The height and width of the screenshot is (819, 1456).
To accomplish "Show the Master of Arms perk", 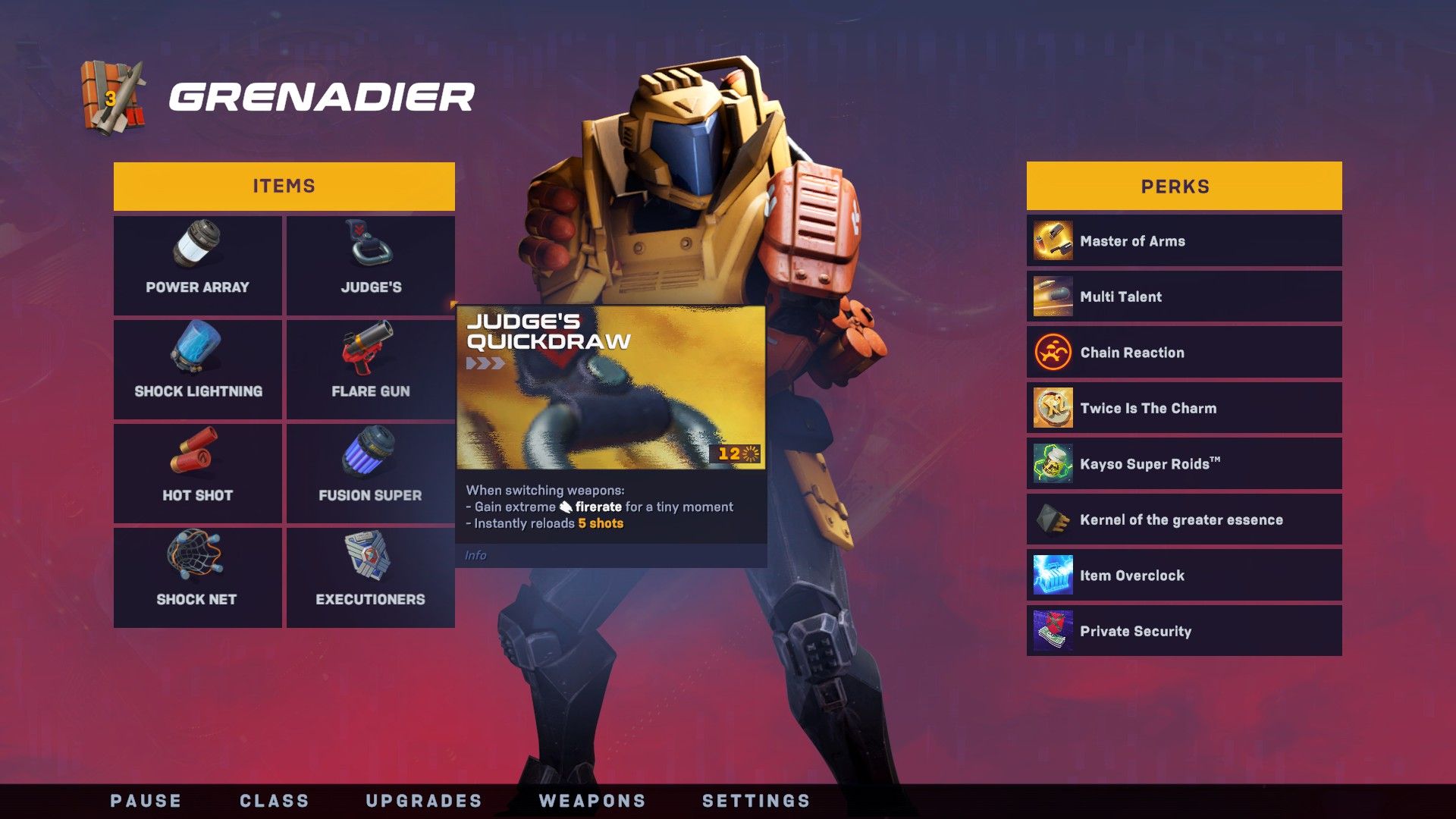I will 1184,241.
